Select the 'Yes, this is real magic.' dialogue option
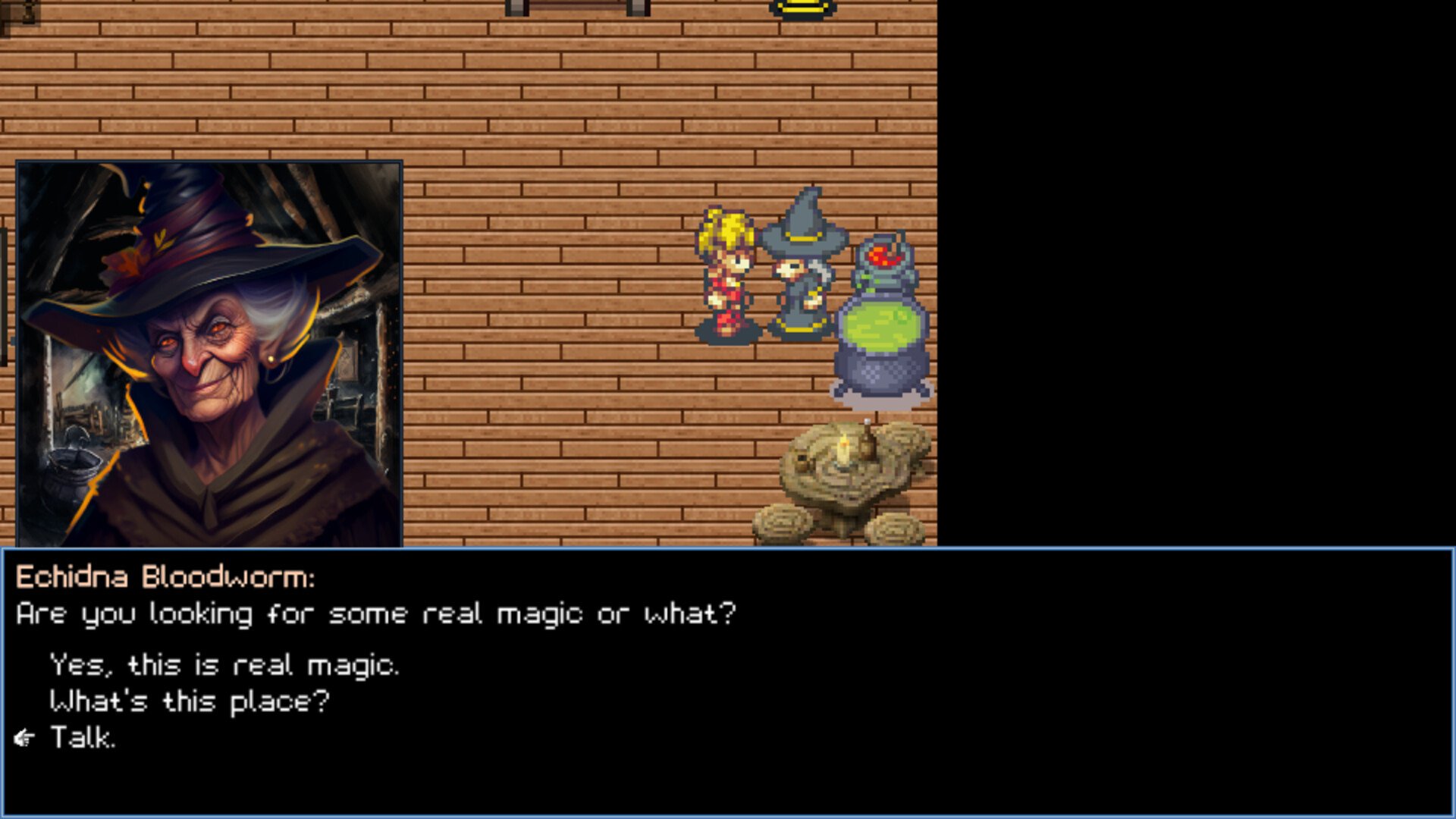Screen dimensions: 1456x819 [224, 666]
